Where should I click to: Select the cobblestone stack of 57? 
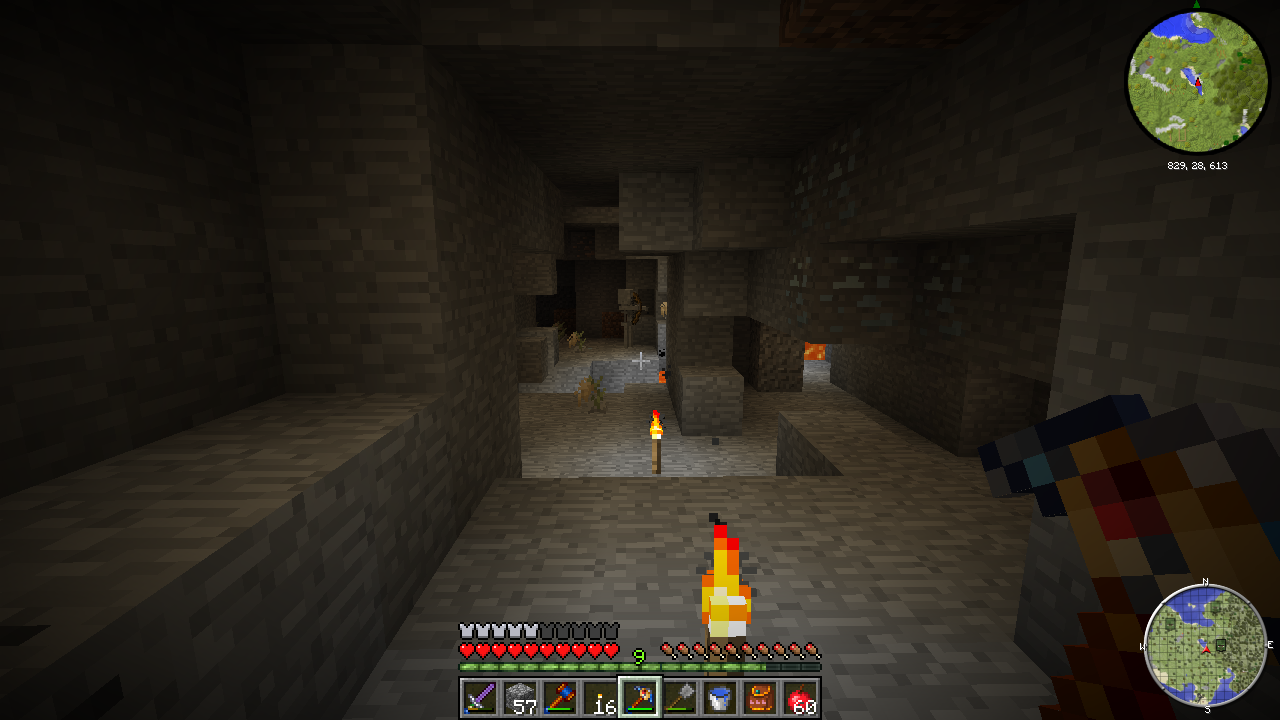point(519,697)
